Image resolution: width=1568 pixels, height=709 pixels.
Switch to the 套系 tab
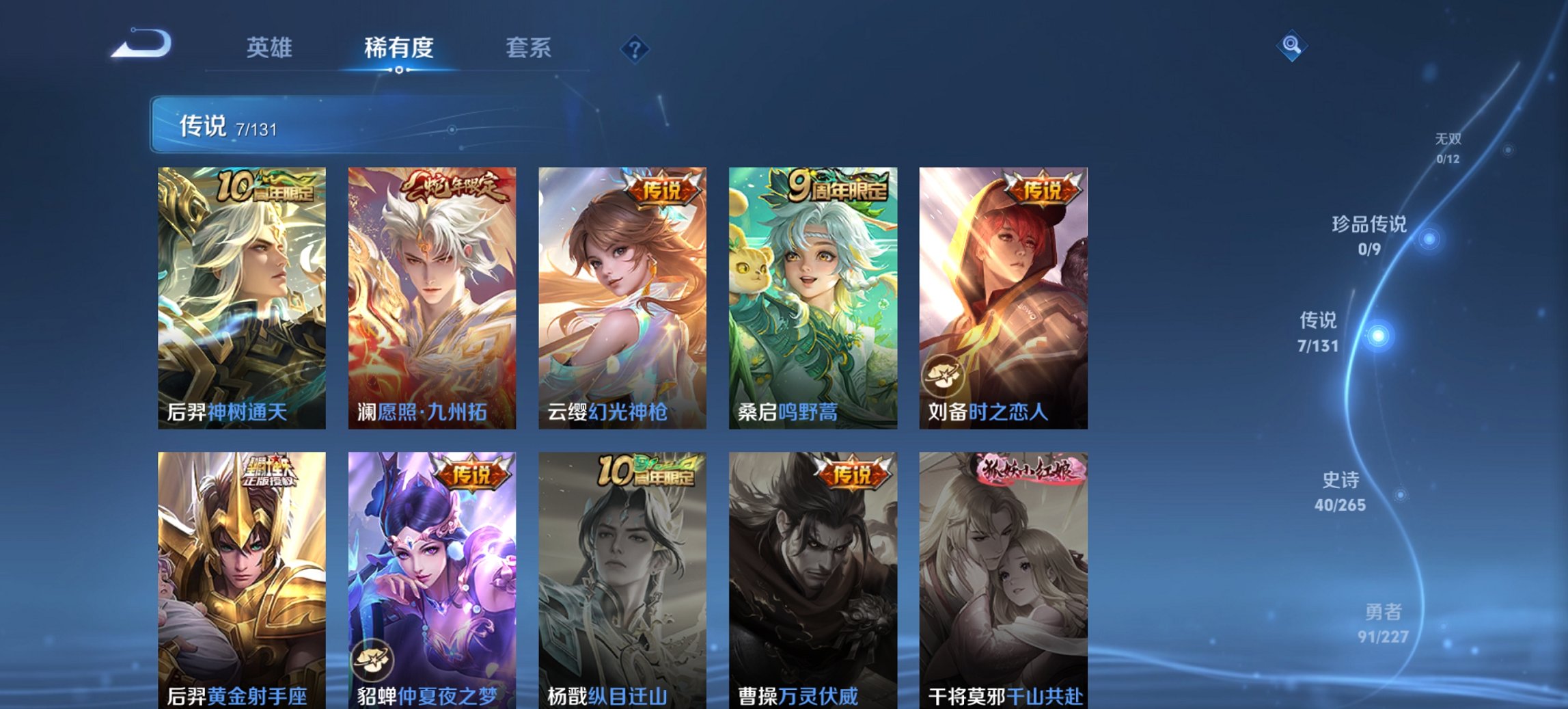529,48
